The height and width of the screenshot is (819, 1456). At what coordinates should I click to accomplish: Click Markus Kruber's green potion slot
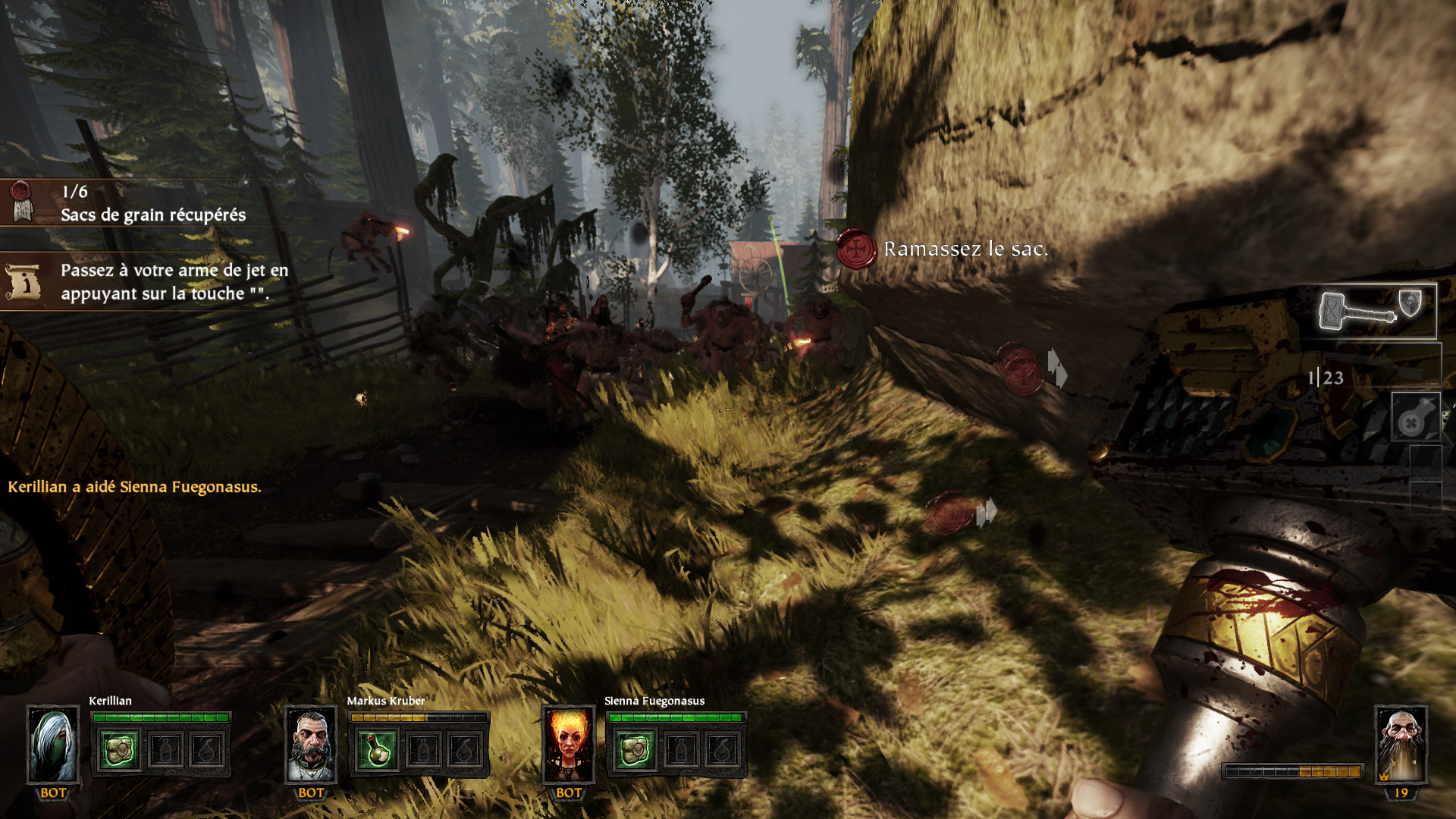377,750
